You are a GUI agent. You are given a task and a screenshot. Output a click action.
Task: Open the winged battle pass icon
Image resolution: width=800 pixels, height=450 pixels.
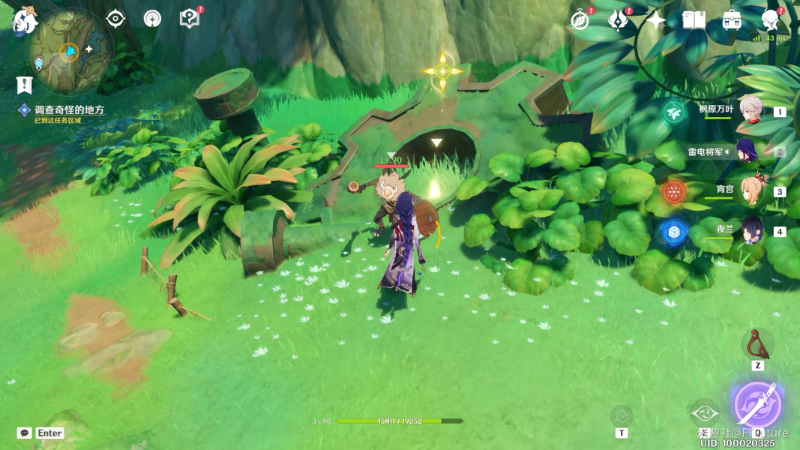pos(618,19)
